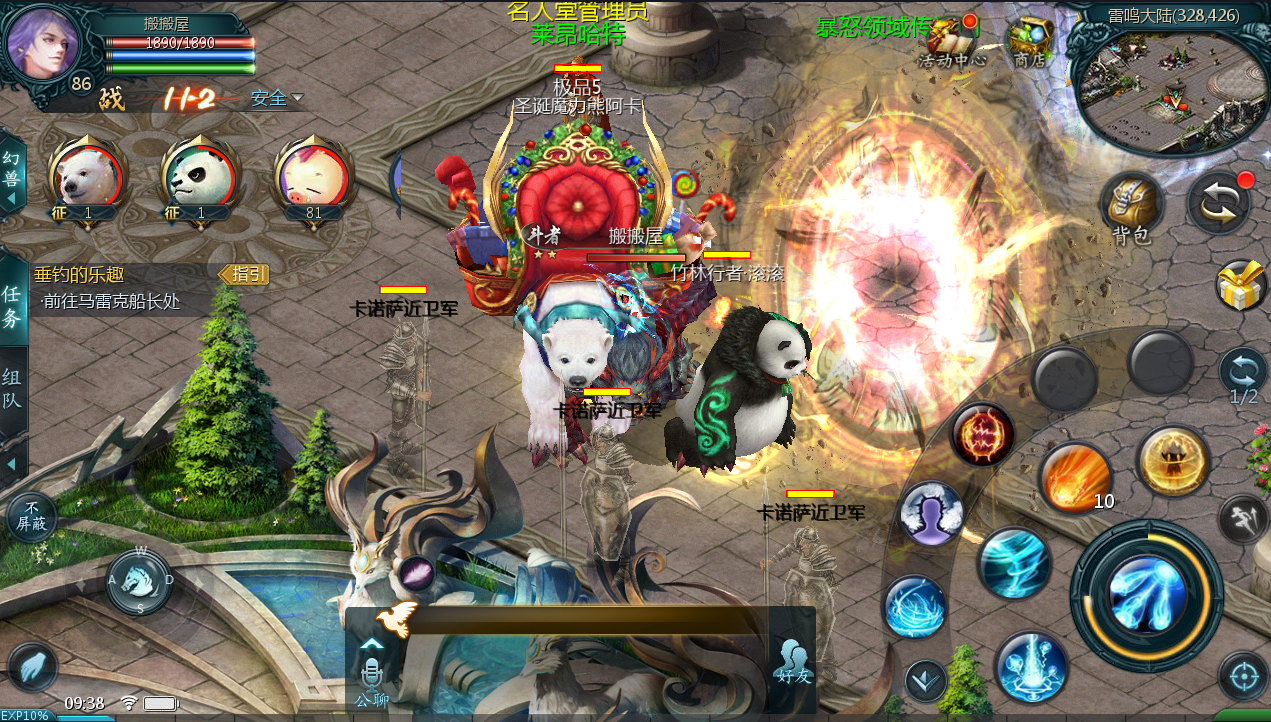Open the 商店 shop treasure chest
1271x722 pixels.
(1029, 40)
